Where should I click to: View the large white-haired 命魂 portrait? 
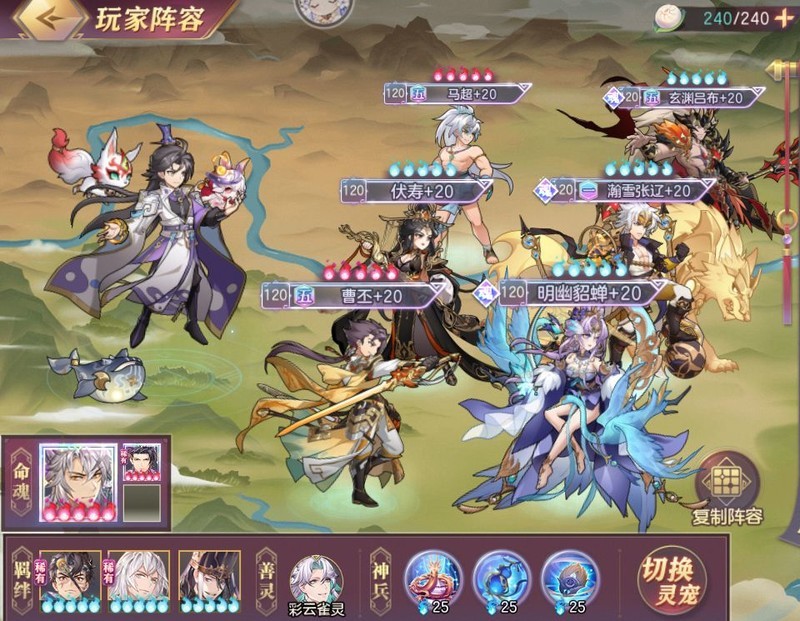tap(79, 482)
